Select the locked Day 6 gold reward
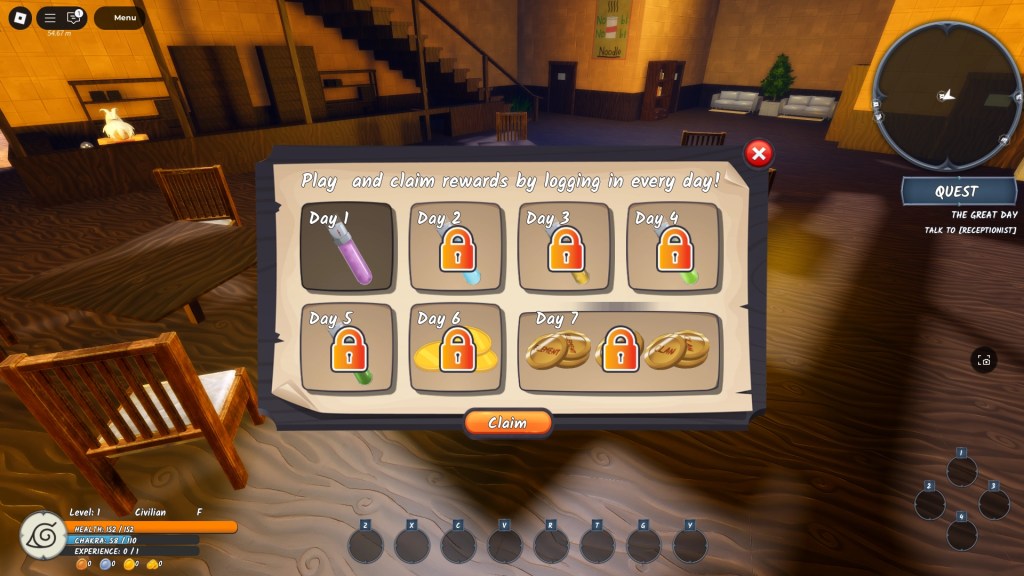 coord(456,348)
